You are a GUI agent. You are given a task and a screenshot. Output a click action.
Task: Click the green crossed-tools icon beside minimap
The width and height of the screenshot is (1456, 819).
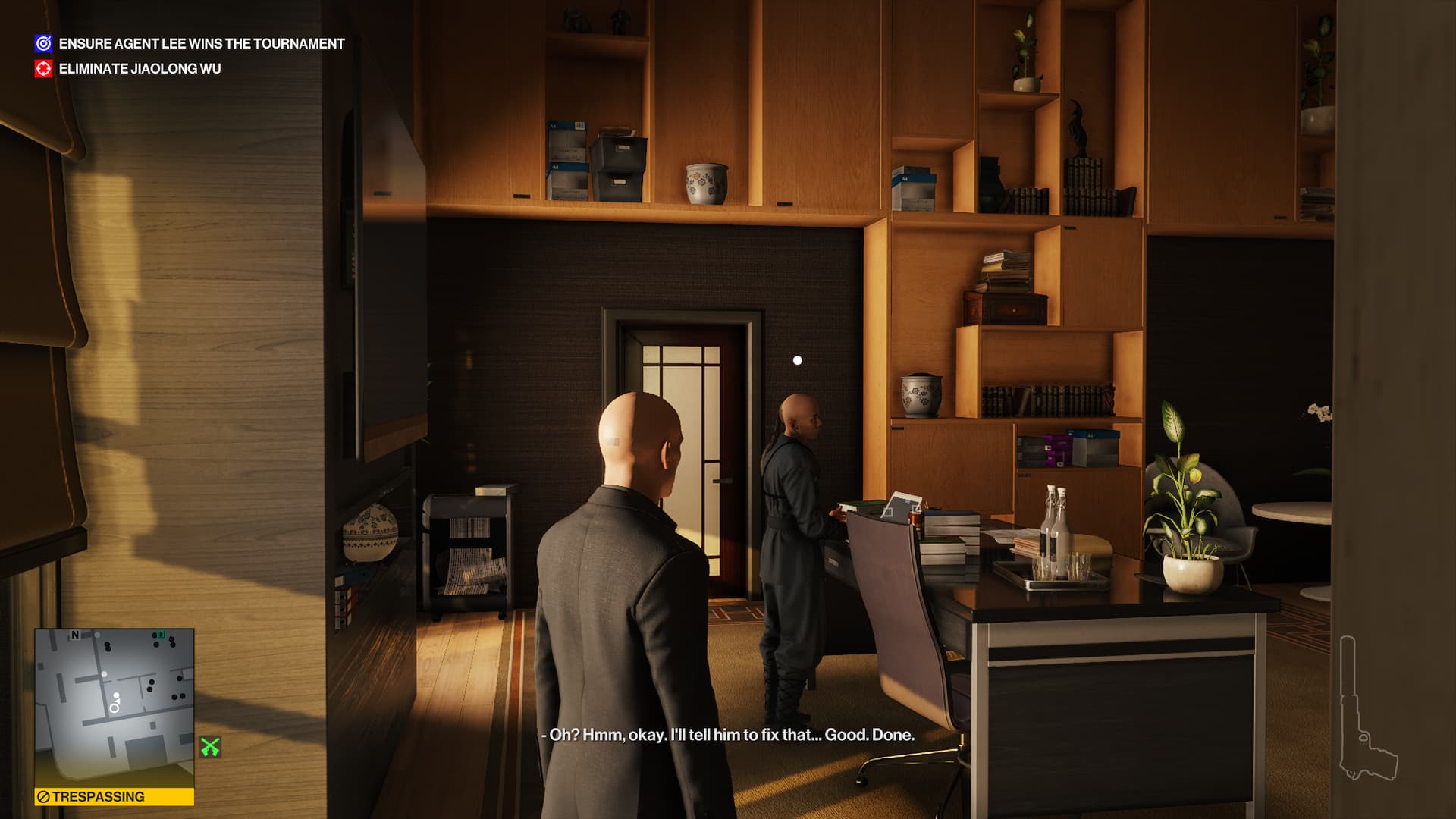coord(210,748)
